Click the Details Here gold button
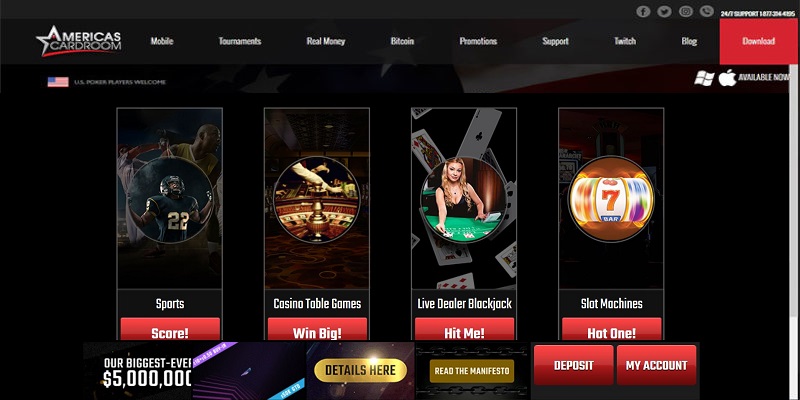Image resolution: width=800 pixels, height=400 pixels. click(x=361, y=370)
